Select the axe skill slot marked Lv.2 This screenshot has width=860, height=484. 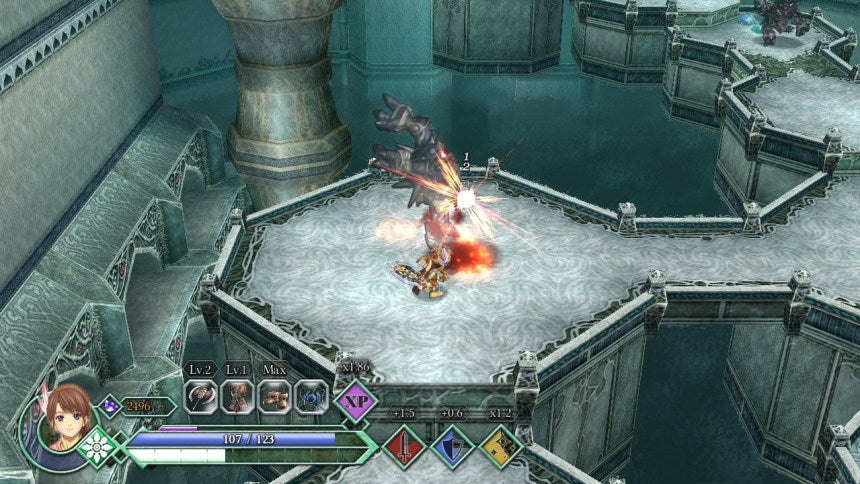tap(200, 396)
